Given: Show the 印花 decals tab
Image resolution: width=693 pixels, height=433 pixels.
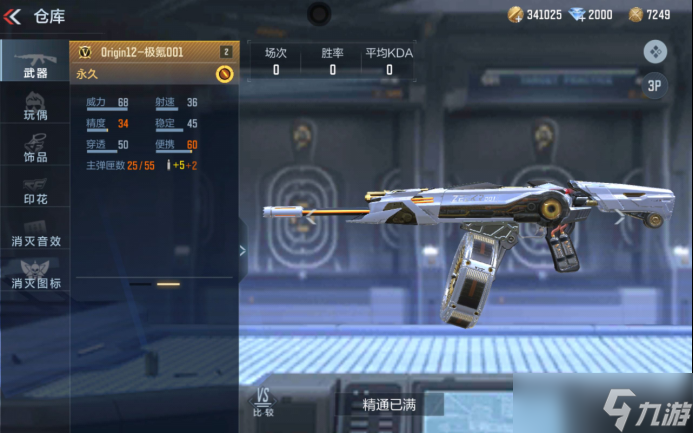Looking at the screenshot, I should click(x=35, y=190).
